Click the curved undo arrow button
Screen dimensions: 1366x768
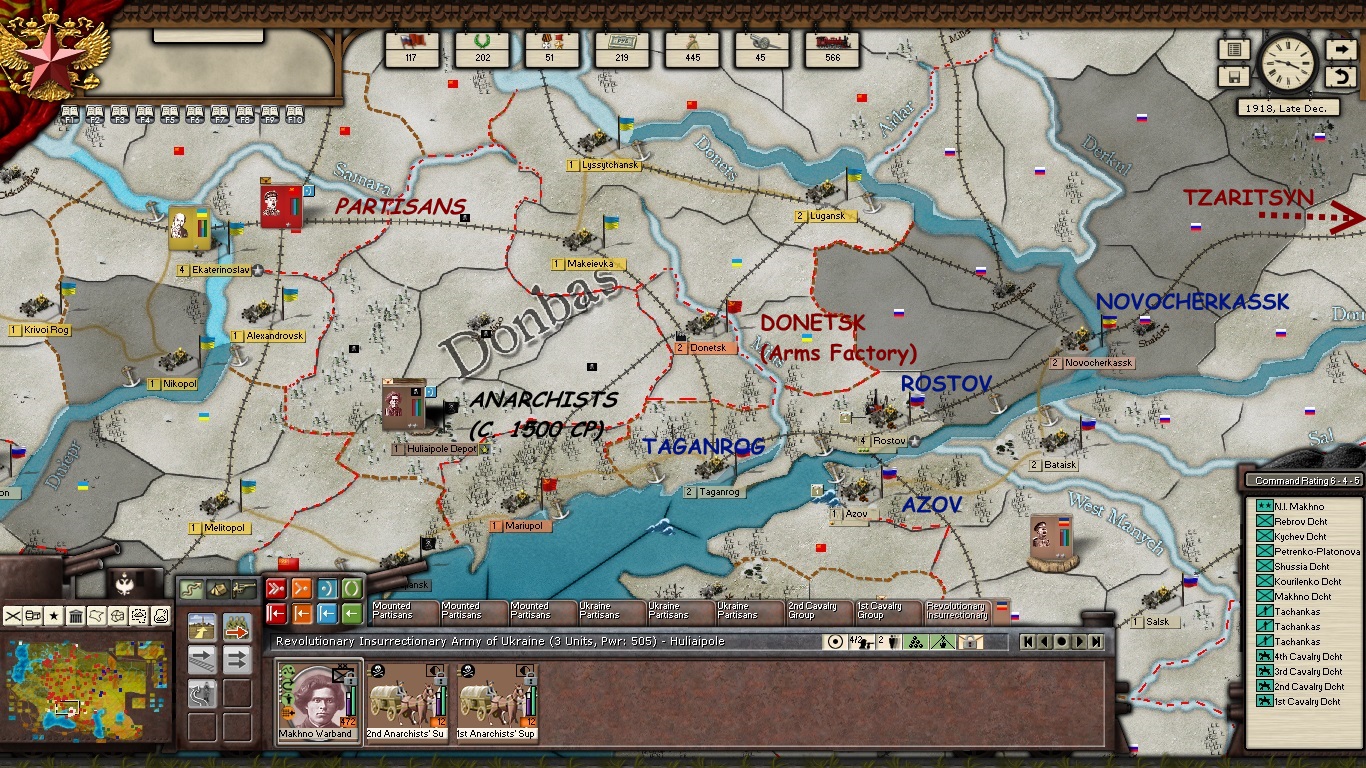pos(1340,77)
